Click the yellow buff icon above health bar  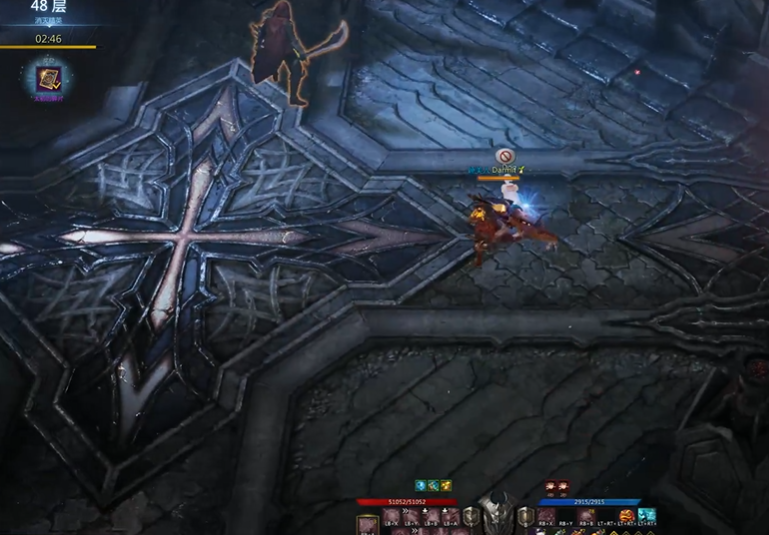(x=446, y=486)
